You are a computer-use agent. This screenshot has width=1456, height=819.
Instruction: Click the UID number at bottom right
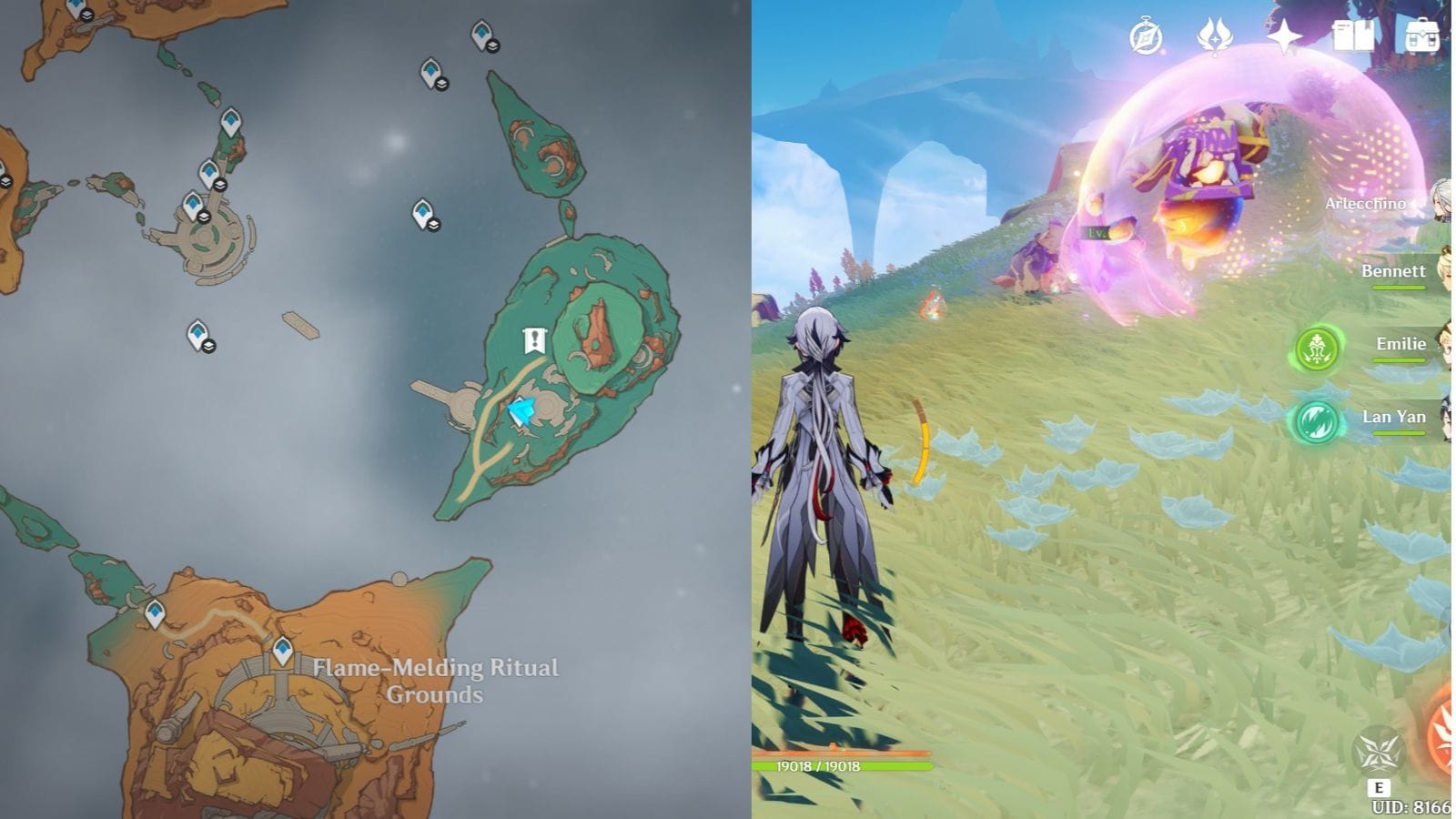pyautogui.click(x=1411, y=806)
